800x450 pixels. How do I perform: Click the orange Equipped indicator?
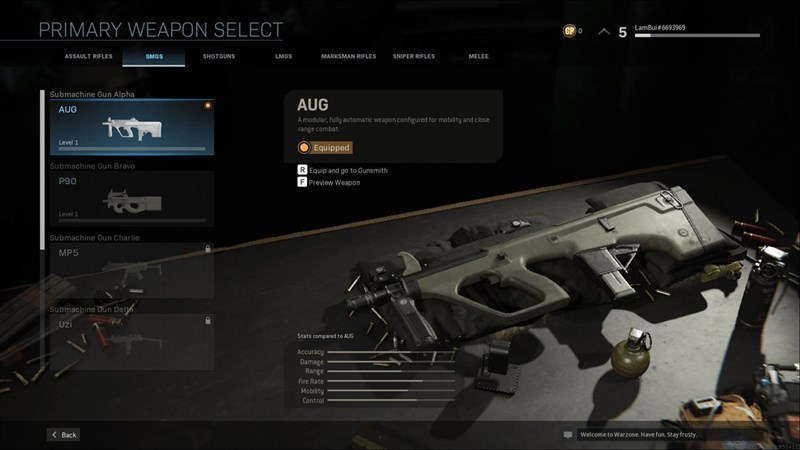(x=325, y=148)
